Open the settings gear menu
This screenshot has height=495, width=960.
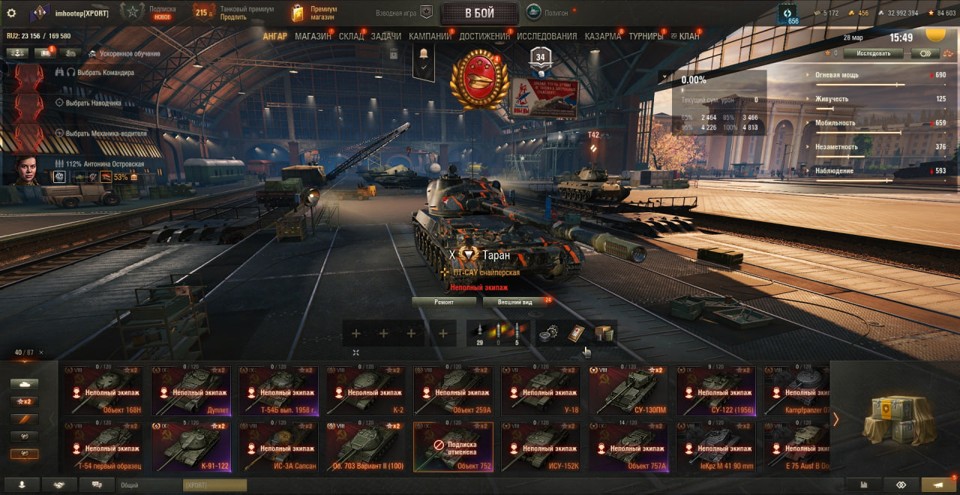(12, 13)
